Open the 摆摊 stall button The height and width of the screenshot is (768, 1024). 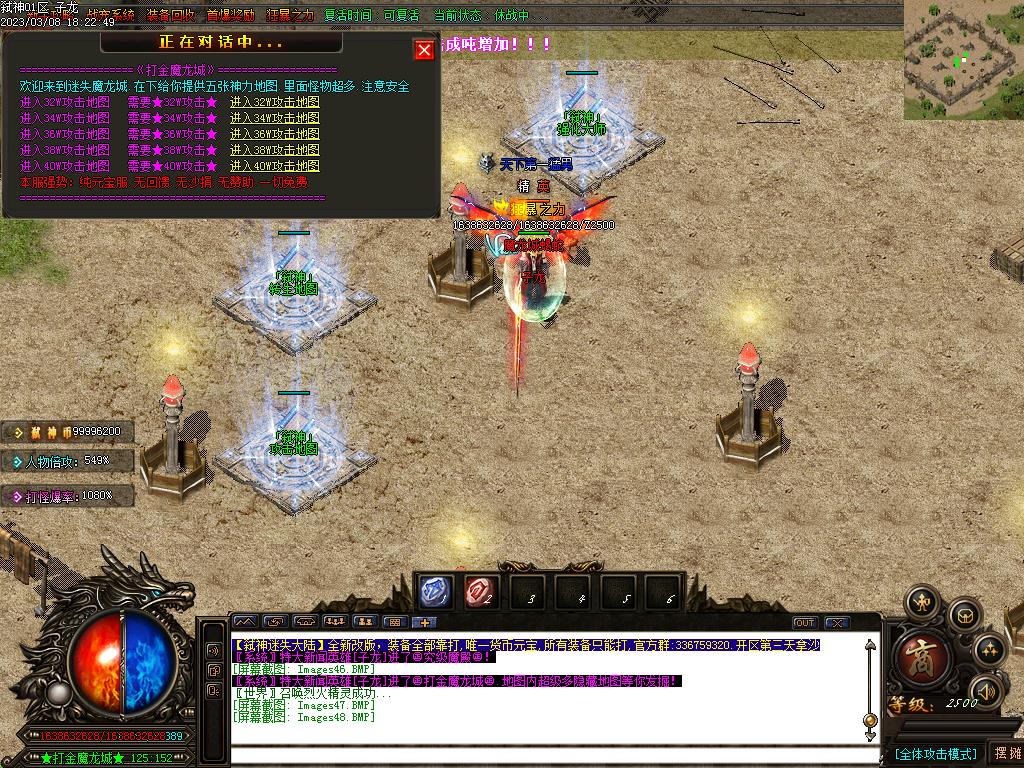pos(1006,753)
